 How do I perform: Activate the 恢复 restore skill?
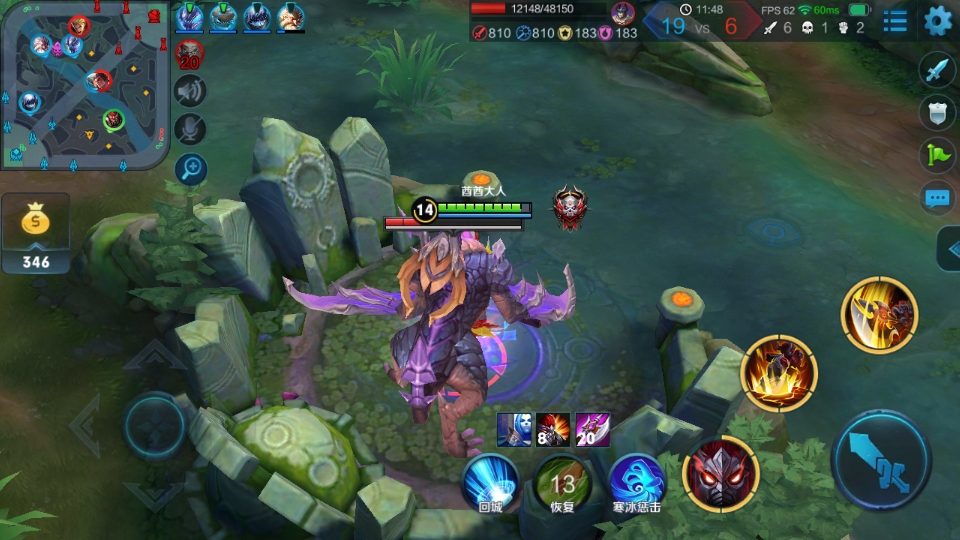pos(563,480)
